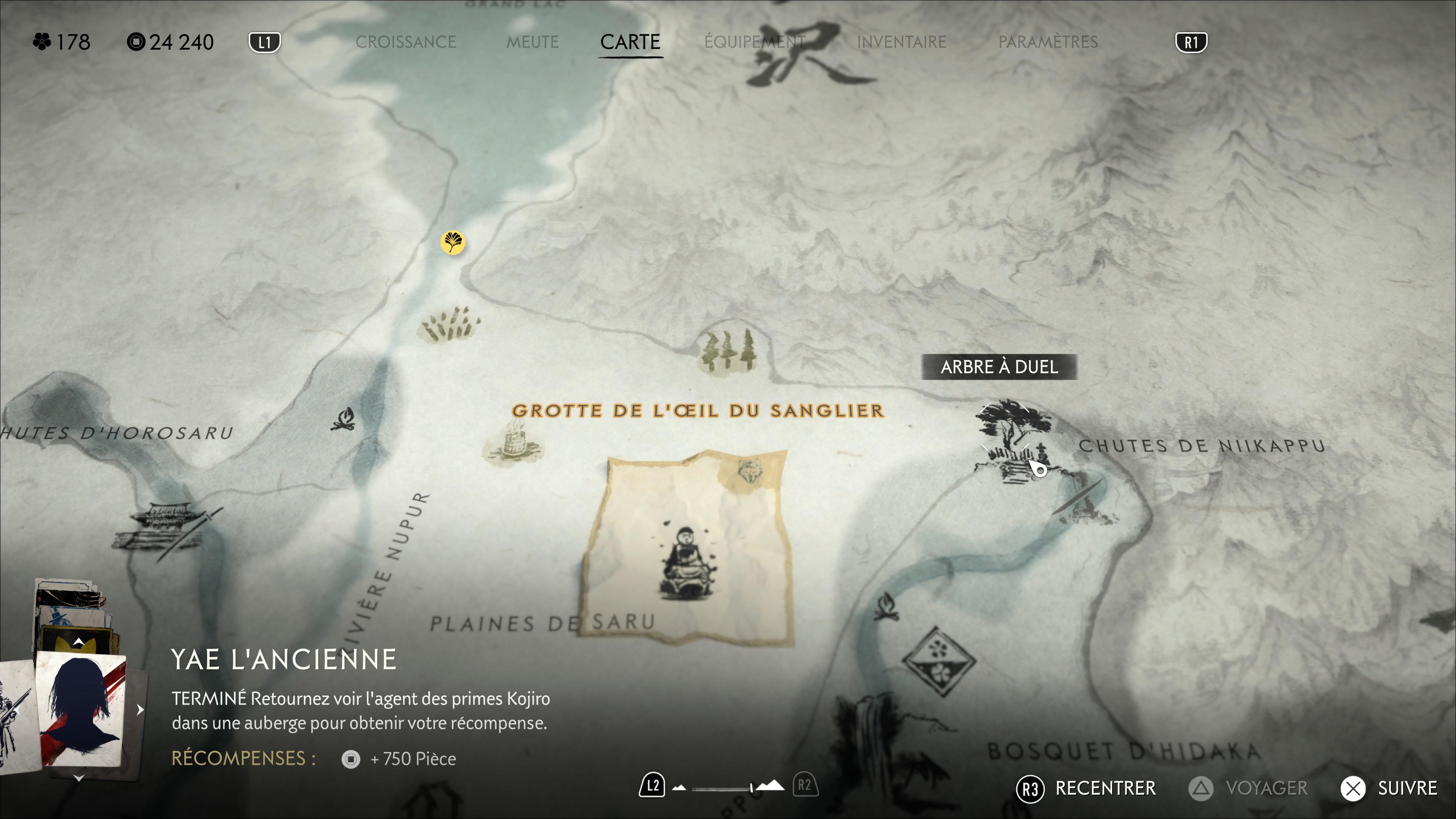Select the golden ginkgo leaf map marker

pyautogui.click(x=453, y=243)
